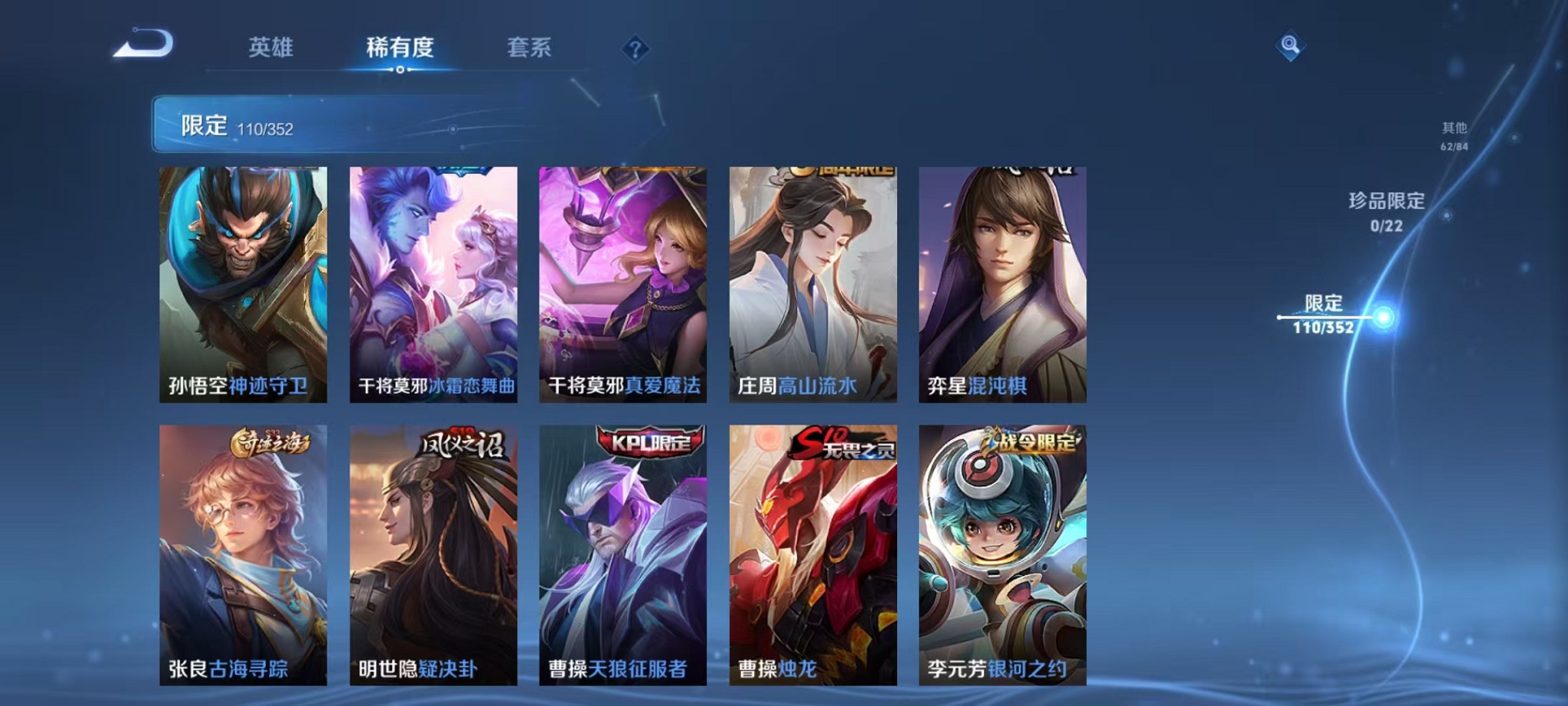Click the 周年限定 badge on 庄周's skin
This screenshot has width=1568, height=706.
(833, 171)
